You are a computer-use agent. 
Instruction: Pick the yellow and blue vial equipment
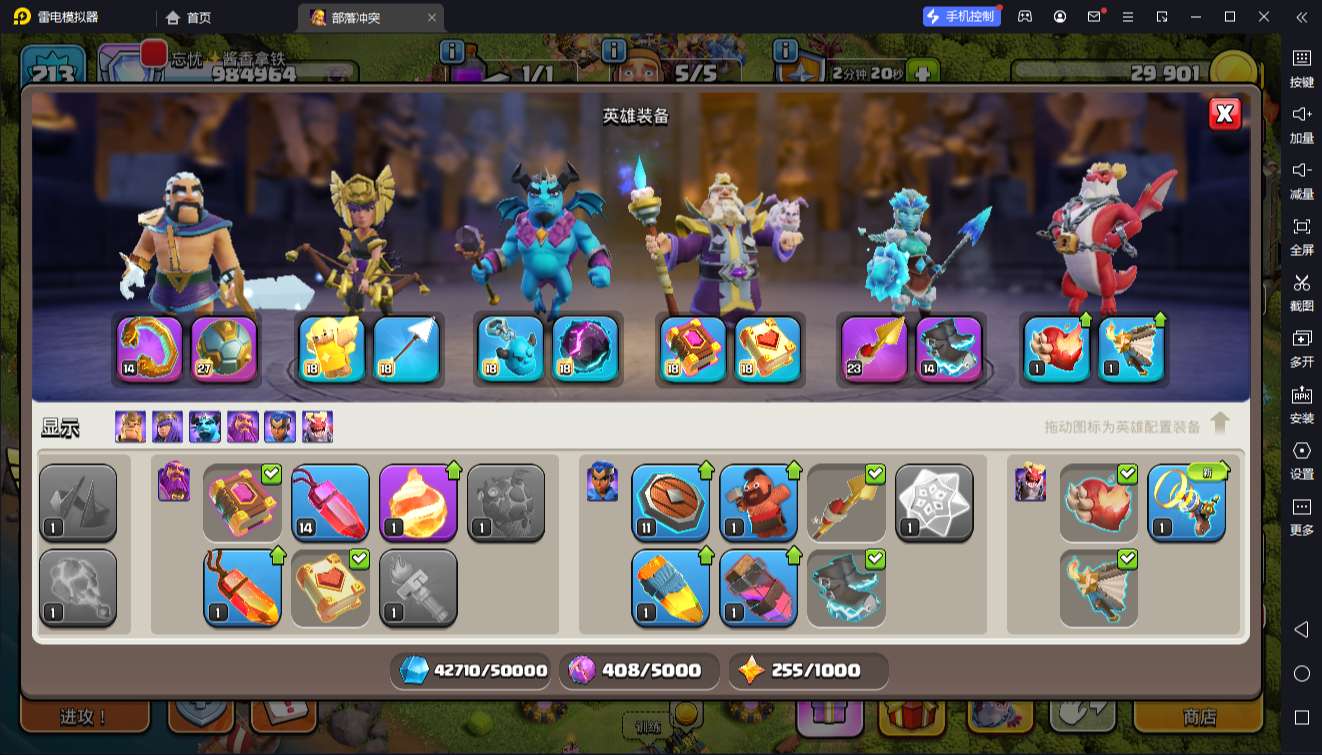point(670,588)
